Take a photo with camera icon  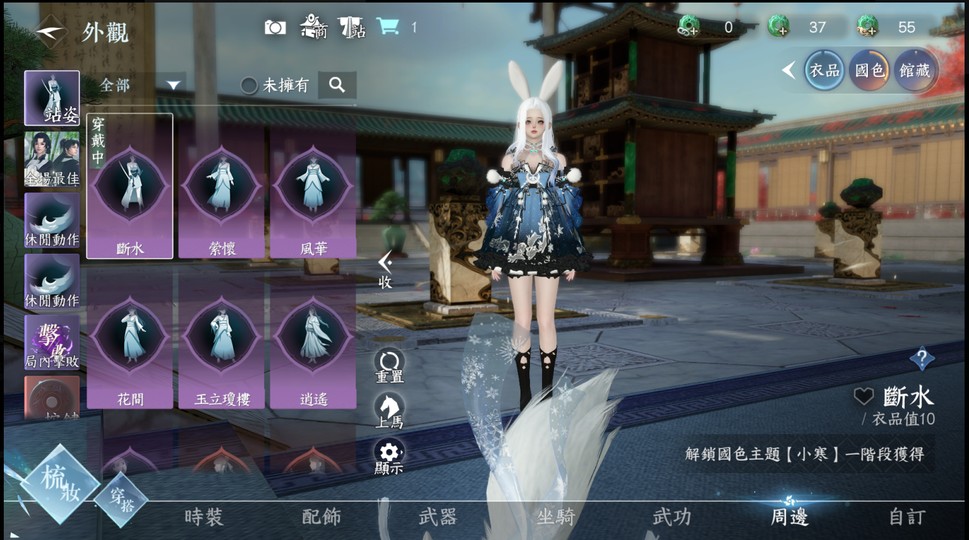coord(275,27)
